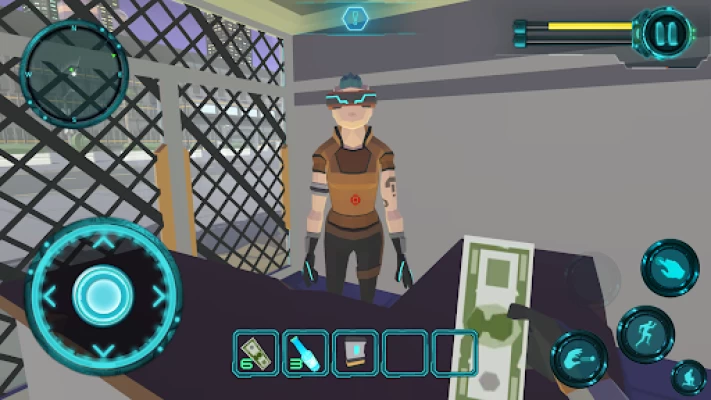This screenshot has height=400, width=711.
Task: Pause the game with the pause button
Action: [x=665, y=32]
